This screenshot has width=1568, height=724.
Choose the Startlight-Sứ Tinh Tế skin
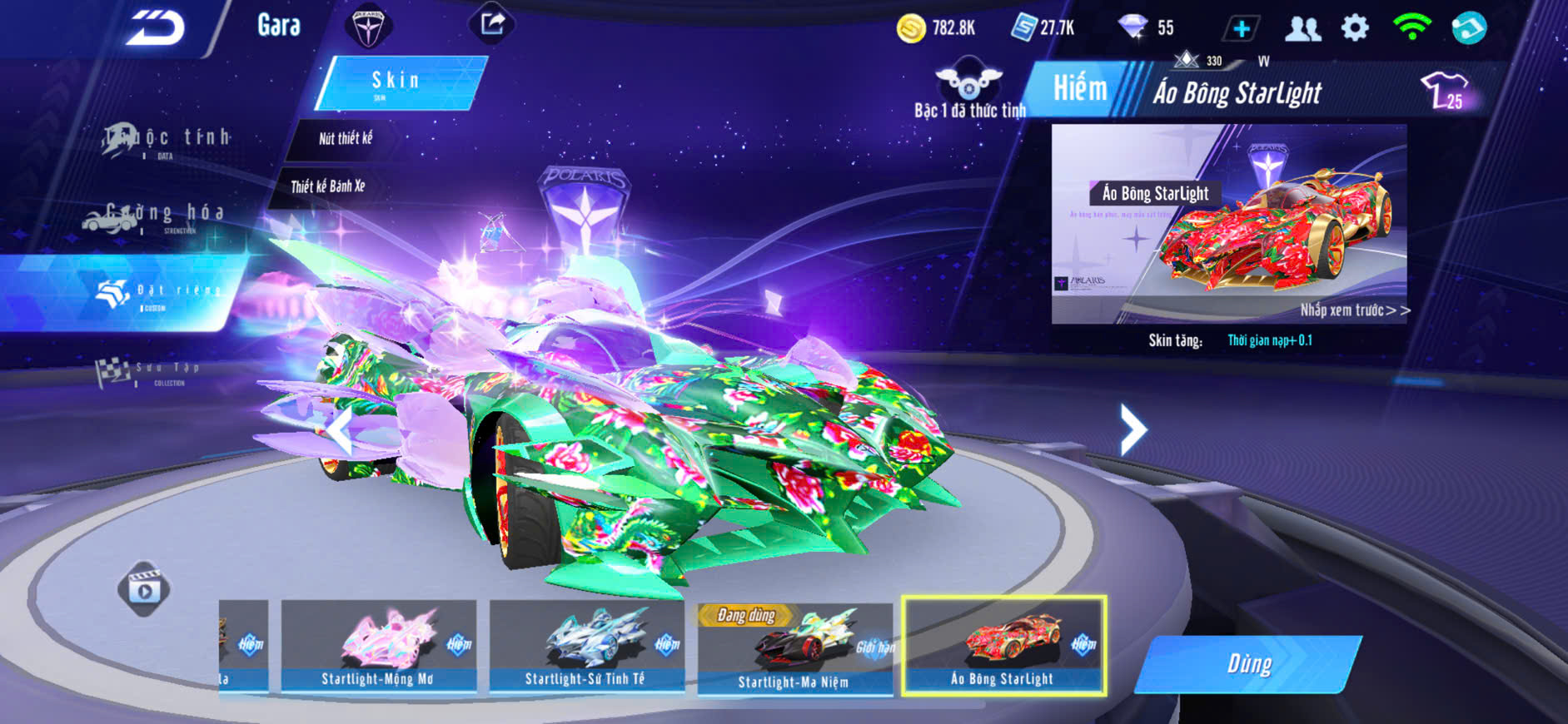pyautogui.click(x=585, y=646)
